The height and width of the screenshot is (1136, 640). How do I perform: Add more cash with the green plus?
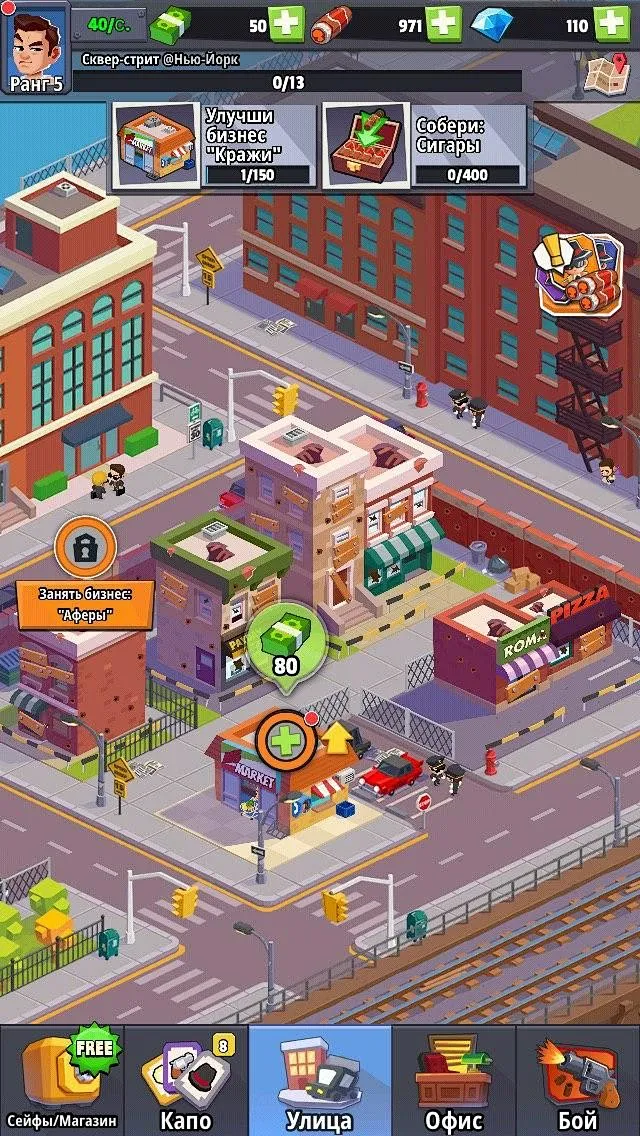[x=287, y=24]
